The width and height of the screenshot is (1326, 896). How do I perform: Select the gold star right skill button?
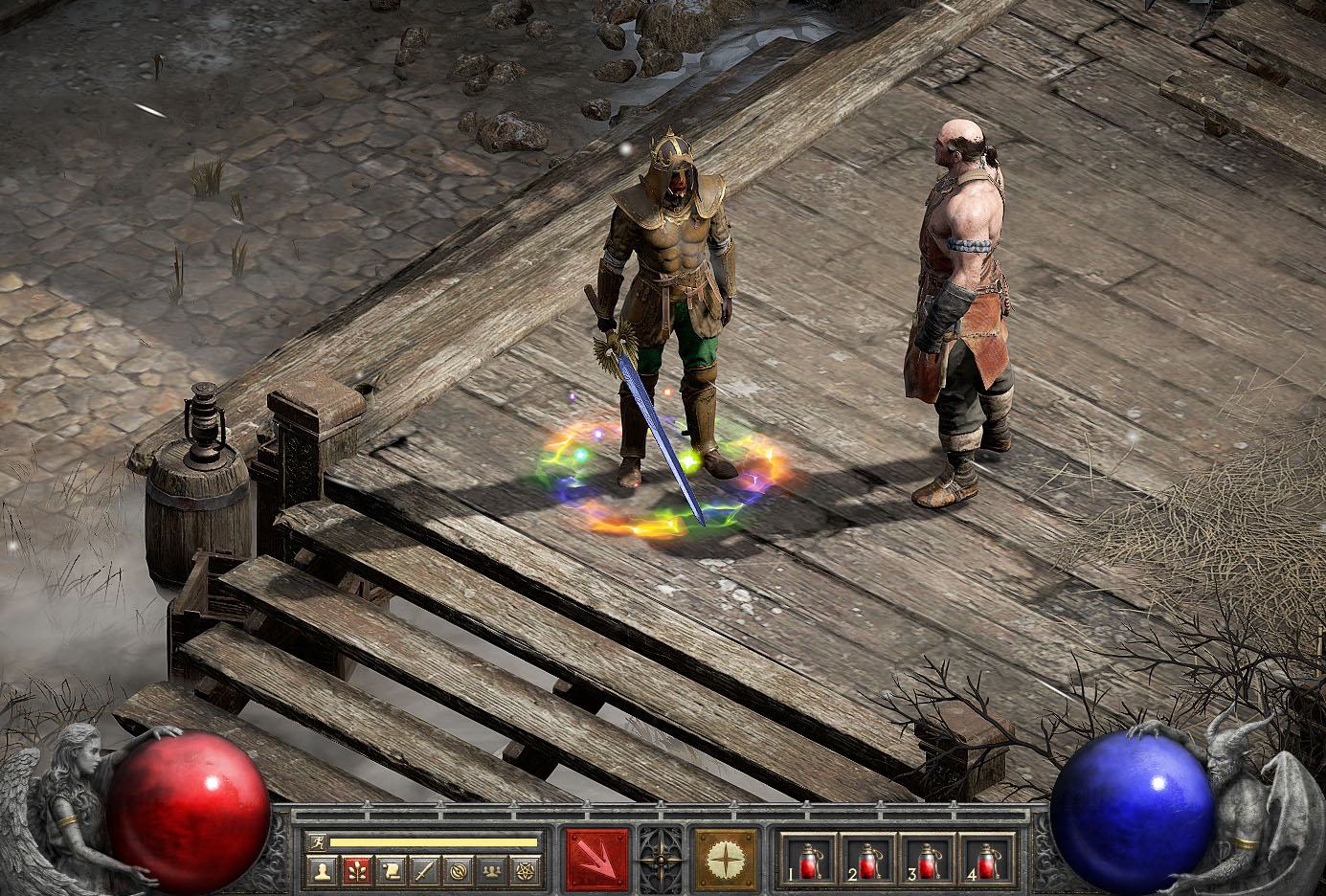click(x=725, y=859)
